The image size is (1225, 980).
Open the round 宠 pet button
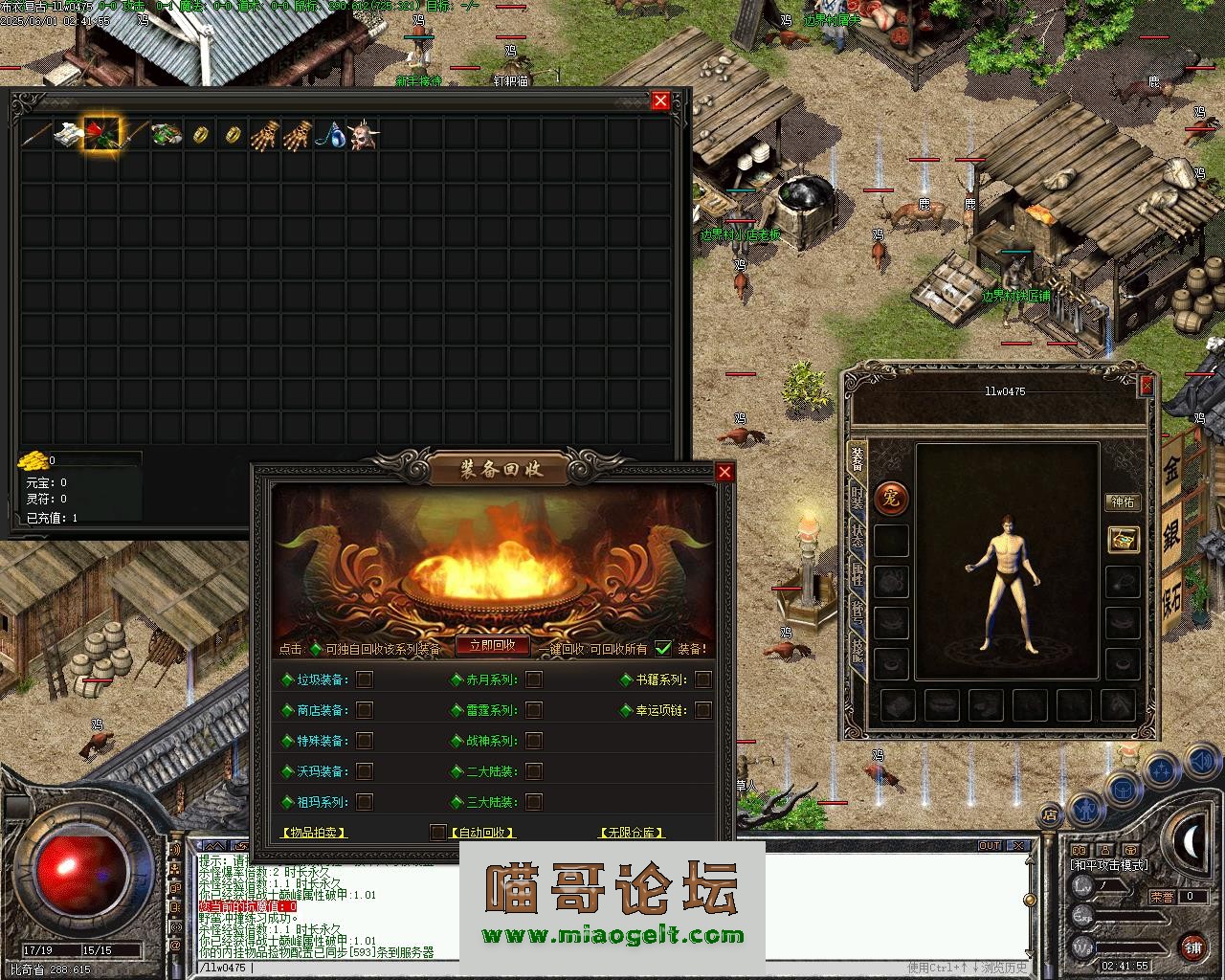click(x=891, y=498)
